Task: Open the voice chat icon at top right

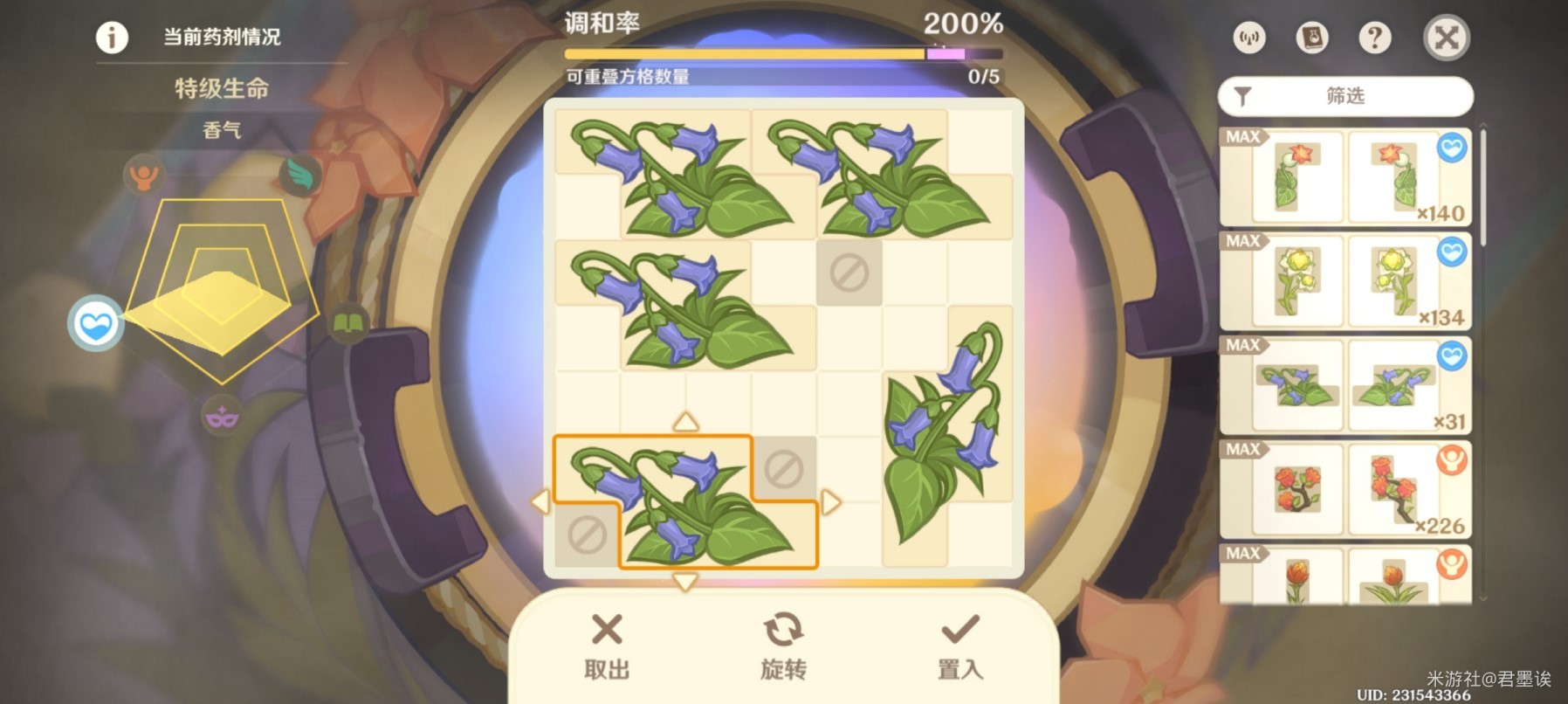Action: (x=1248, y=38)
